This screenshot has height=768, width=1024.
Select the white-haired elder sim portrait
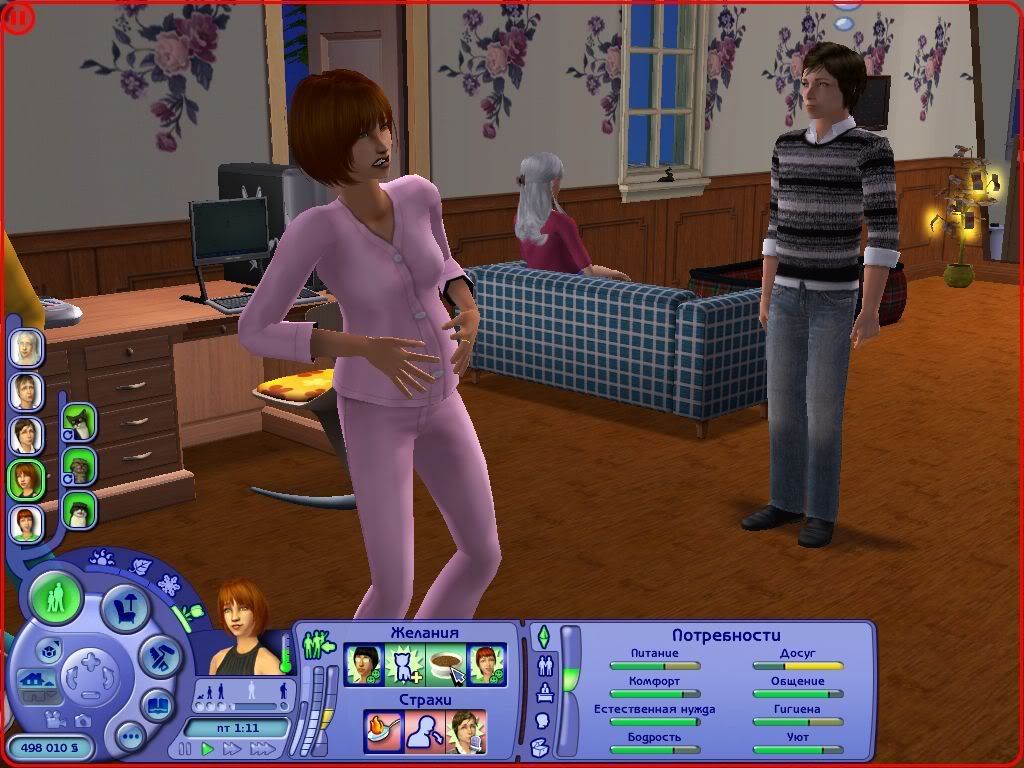coord(26,348)
